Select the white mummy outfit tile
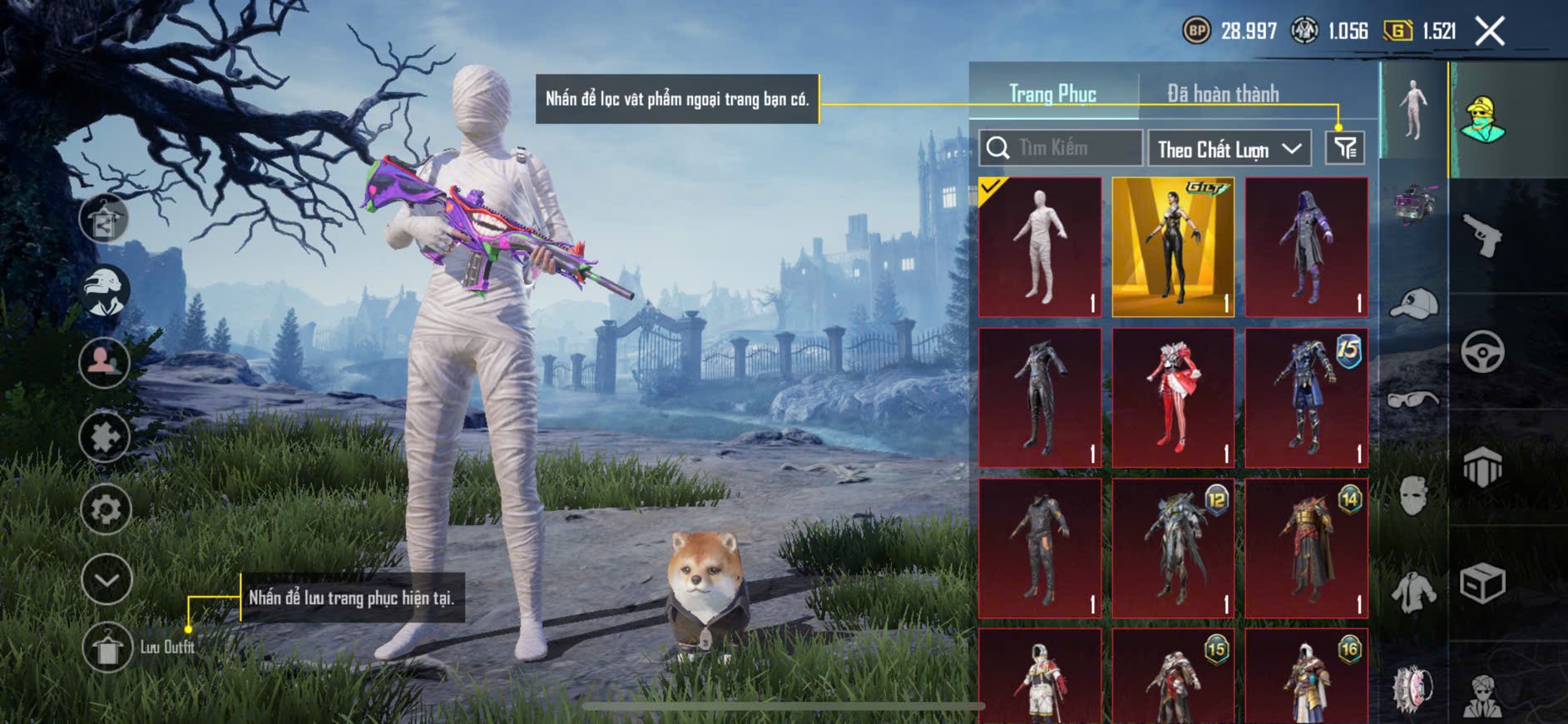Screen dimensions: 1568x724 point(1040,247)
